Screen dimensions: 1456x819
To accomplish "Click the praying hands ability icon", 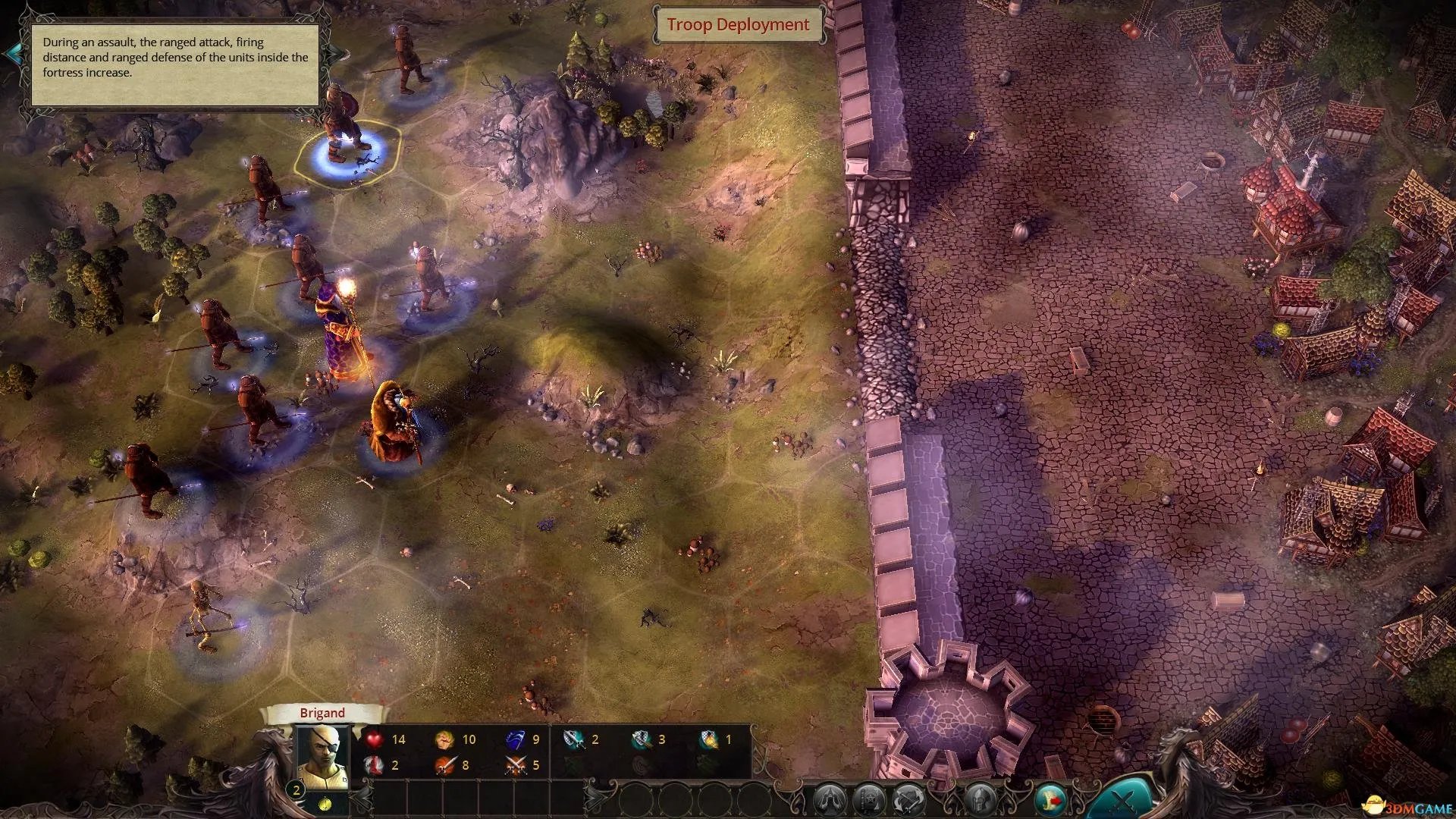I will point(829,800).
